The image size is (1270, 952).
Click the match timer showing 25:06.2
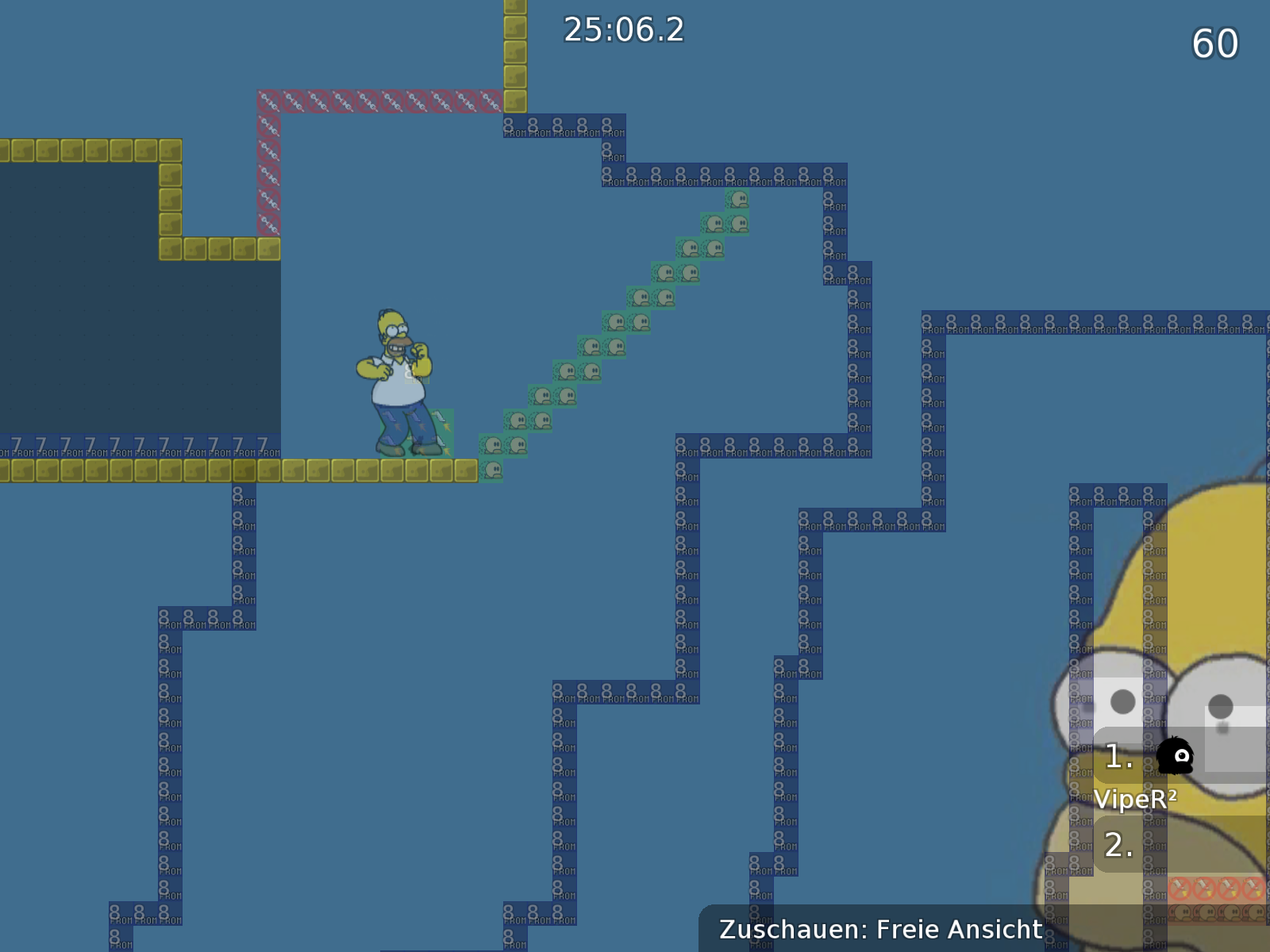623,32
